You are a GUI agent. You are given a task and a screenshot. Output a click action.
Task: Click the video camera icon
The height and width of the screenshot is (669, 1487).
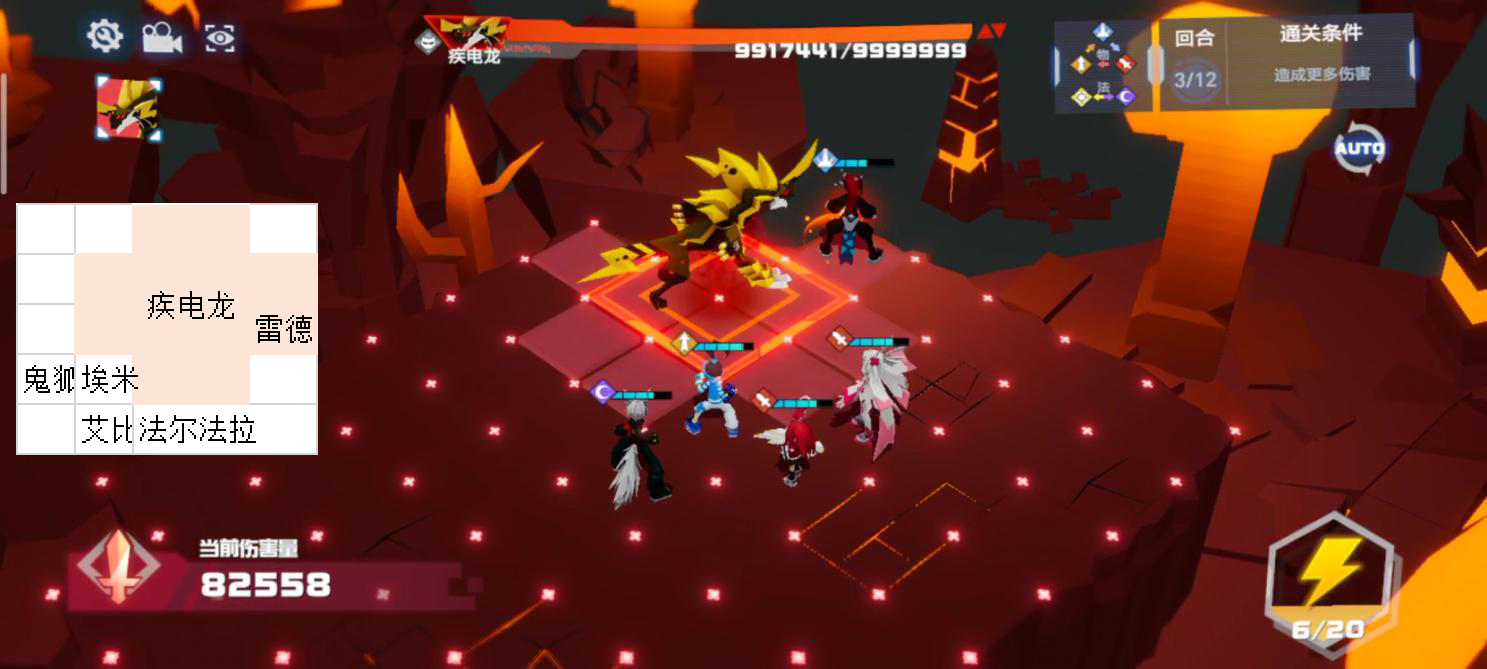point(162,38)
